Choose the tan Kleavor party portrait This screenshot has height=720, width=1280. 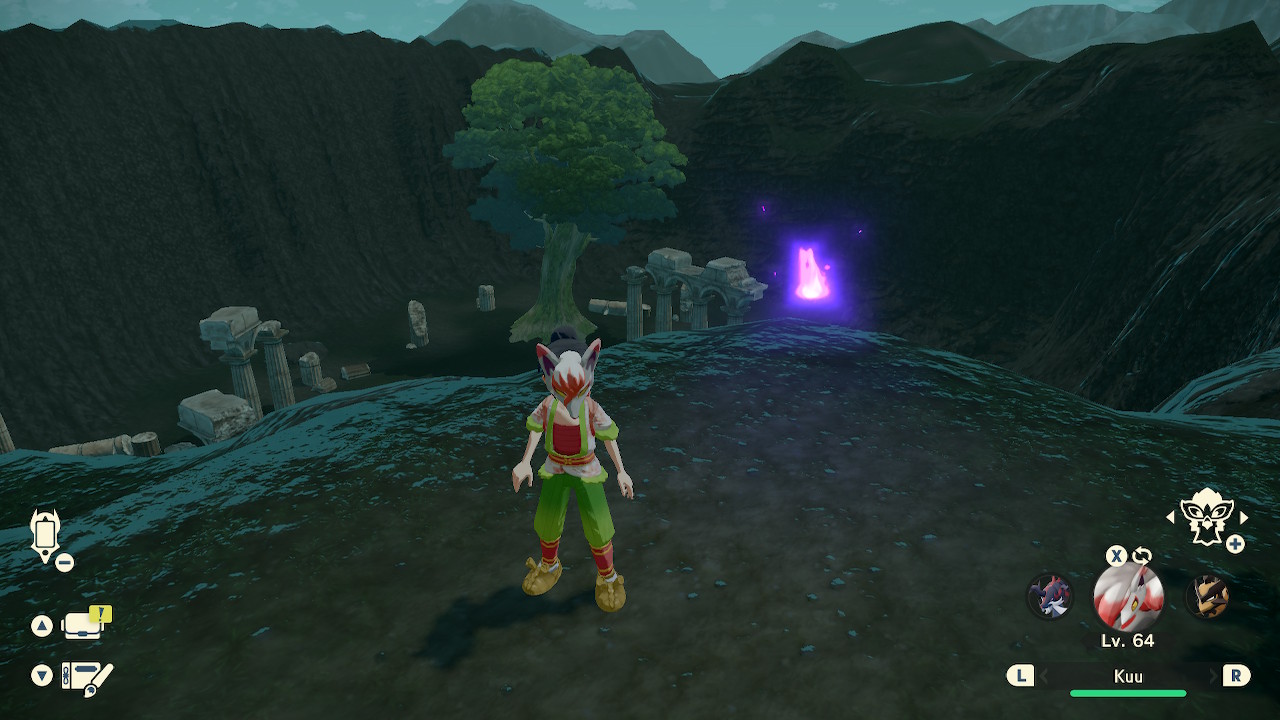tap(1207, 597)
